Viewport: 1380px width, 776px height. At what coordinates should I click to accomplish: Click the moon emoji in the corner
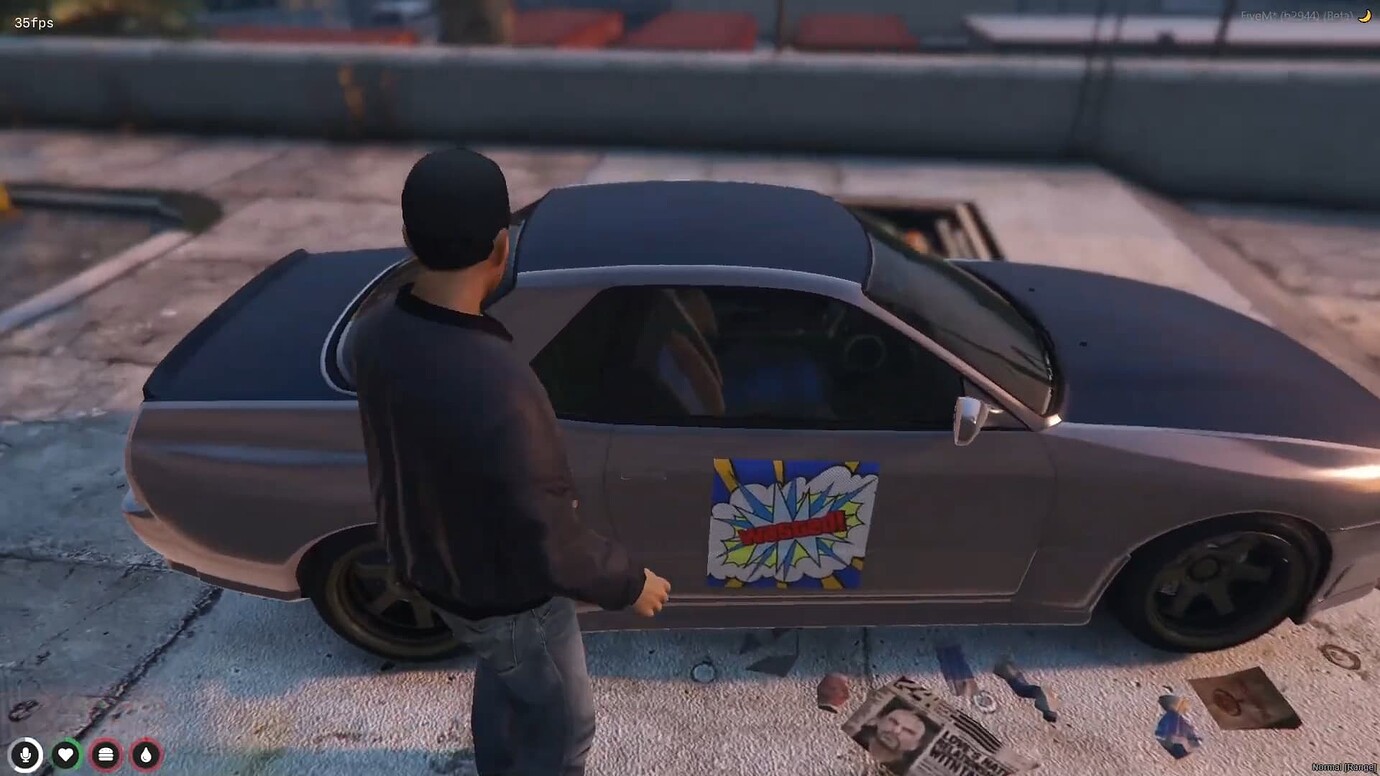pyautogui.click(x=1364, y=16)
